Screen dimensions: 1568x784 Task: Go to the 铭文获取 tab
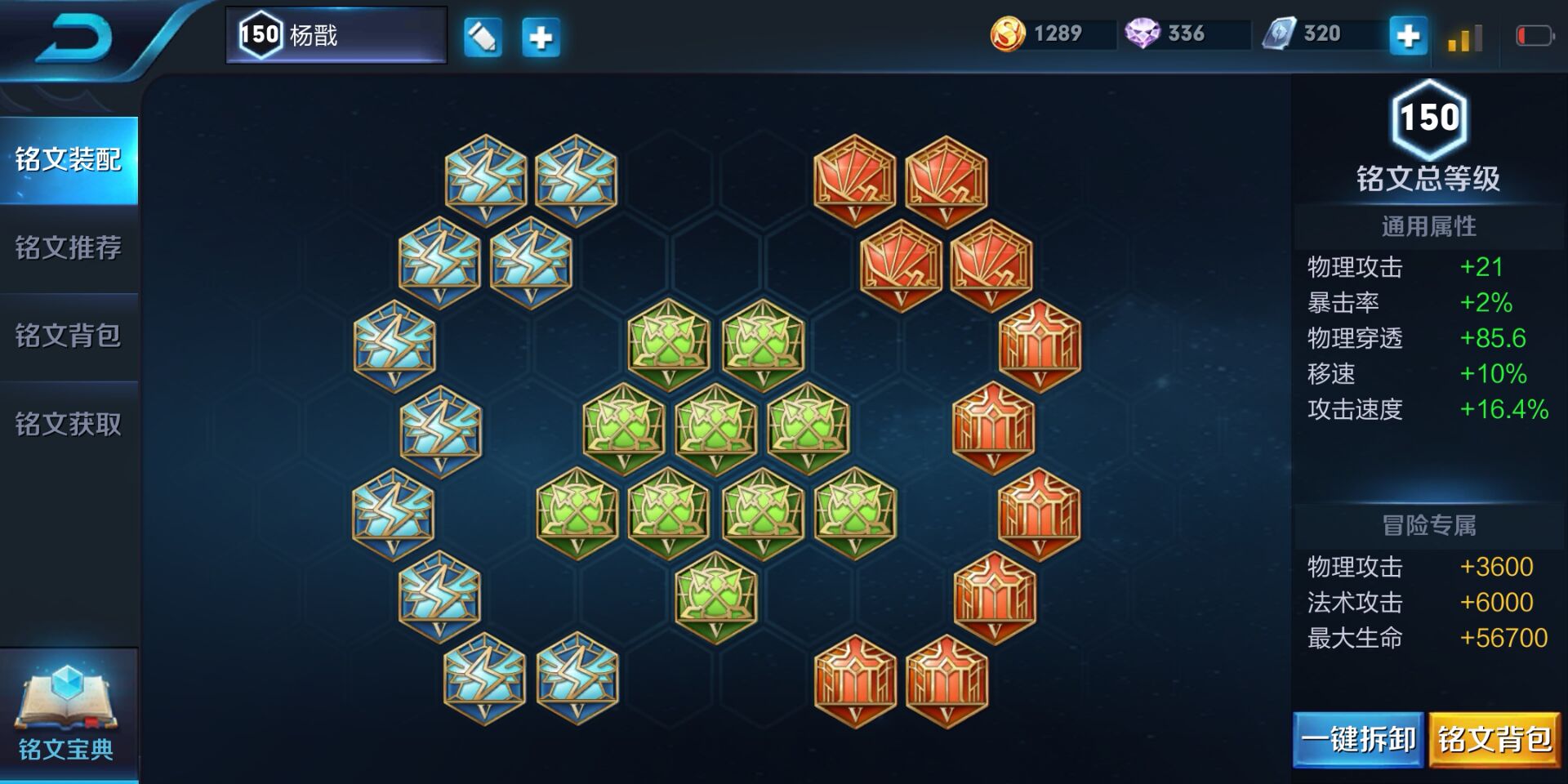coord(69,424)
